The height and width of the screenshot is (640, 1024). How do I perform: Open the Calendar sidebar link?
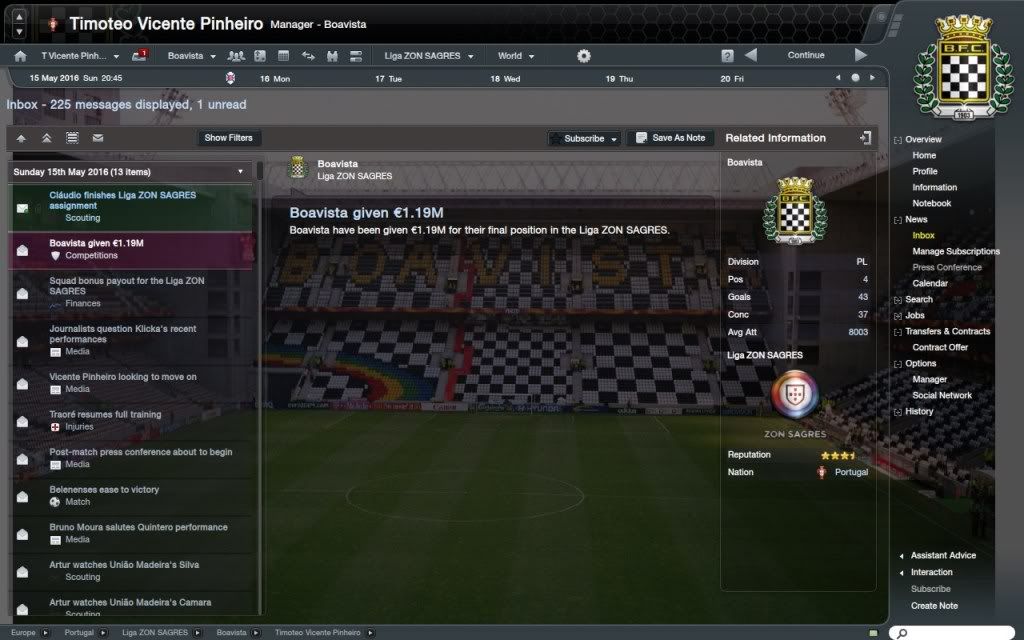click(930, 284)
